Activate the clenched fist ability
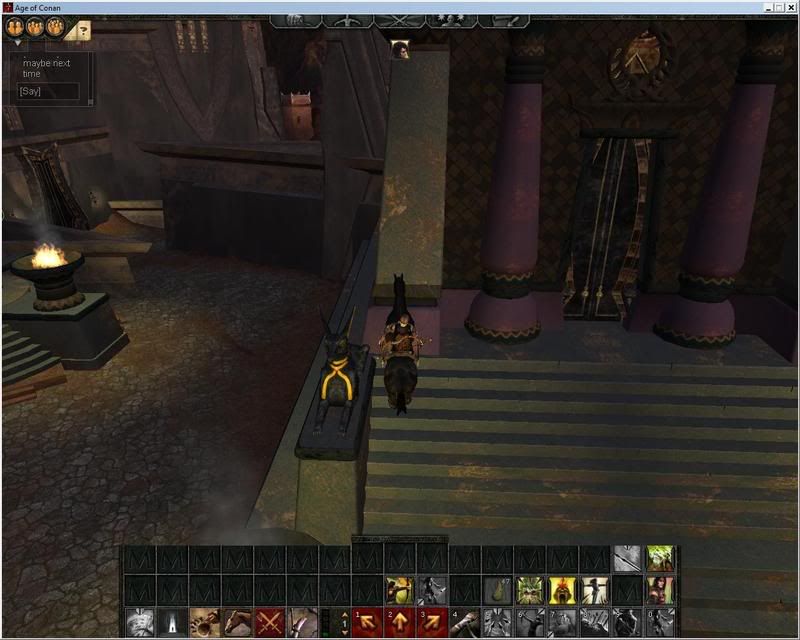The image size is (800, 640). point(204,622)
